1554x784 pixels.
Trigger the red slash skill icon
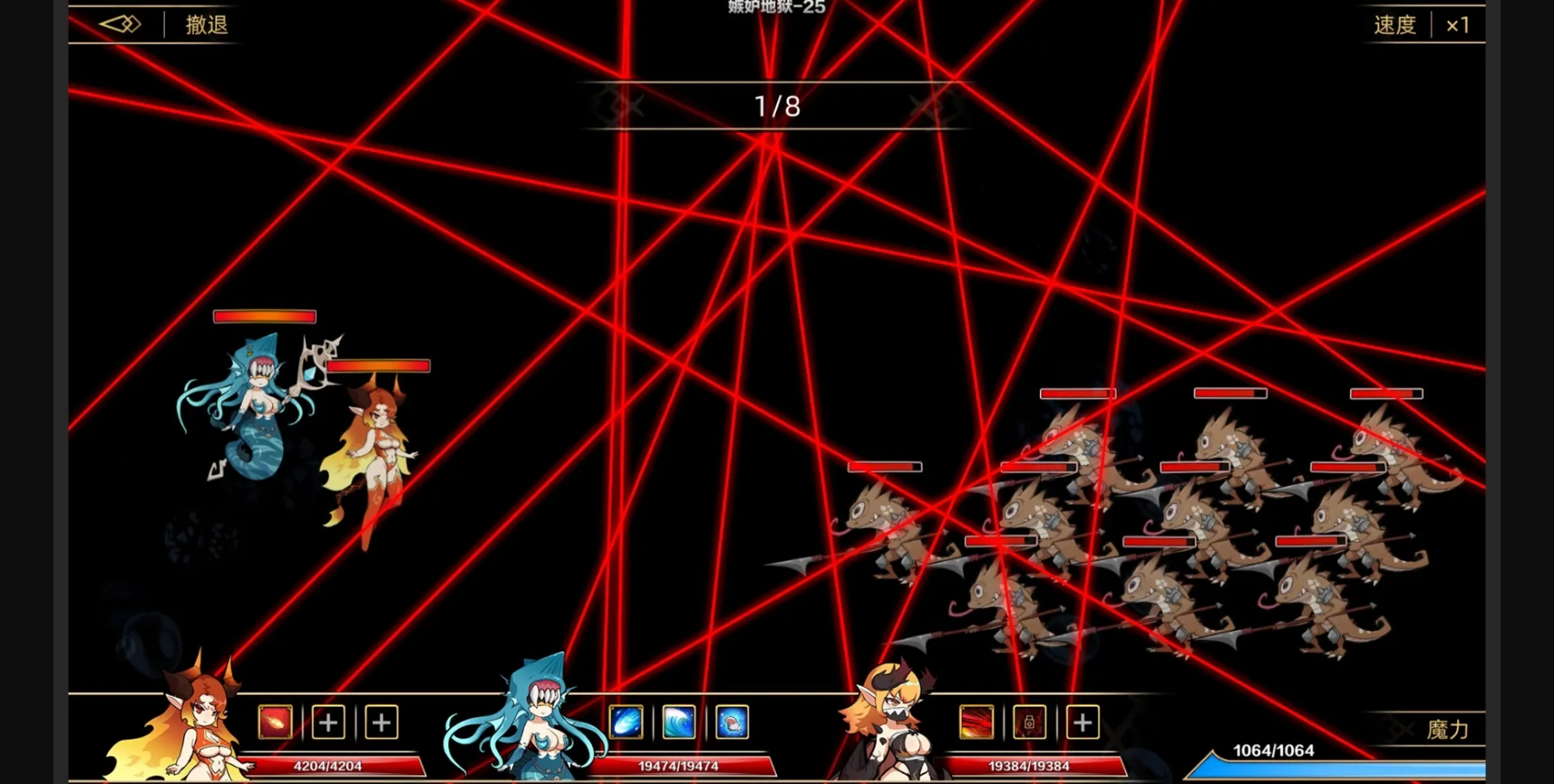976,723
